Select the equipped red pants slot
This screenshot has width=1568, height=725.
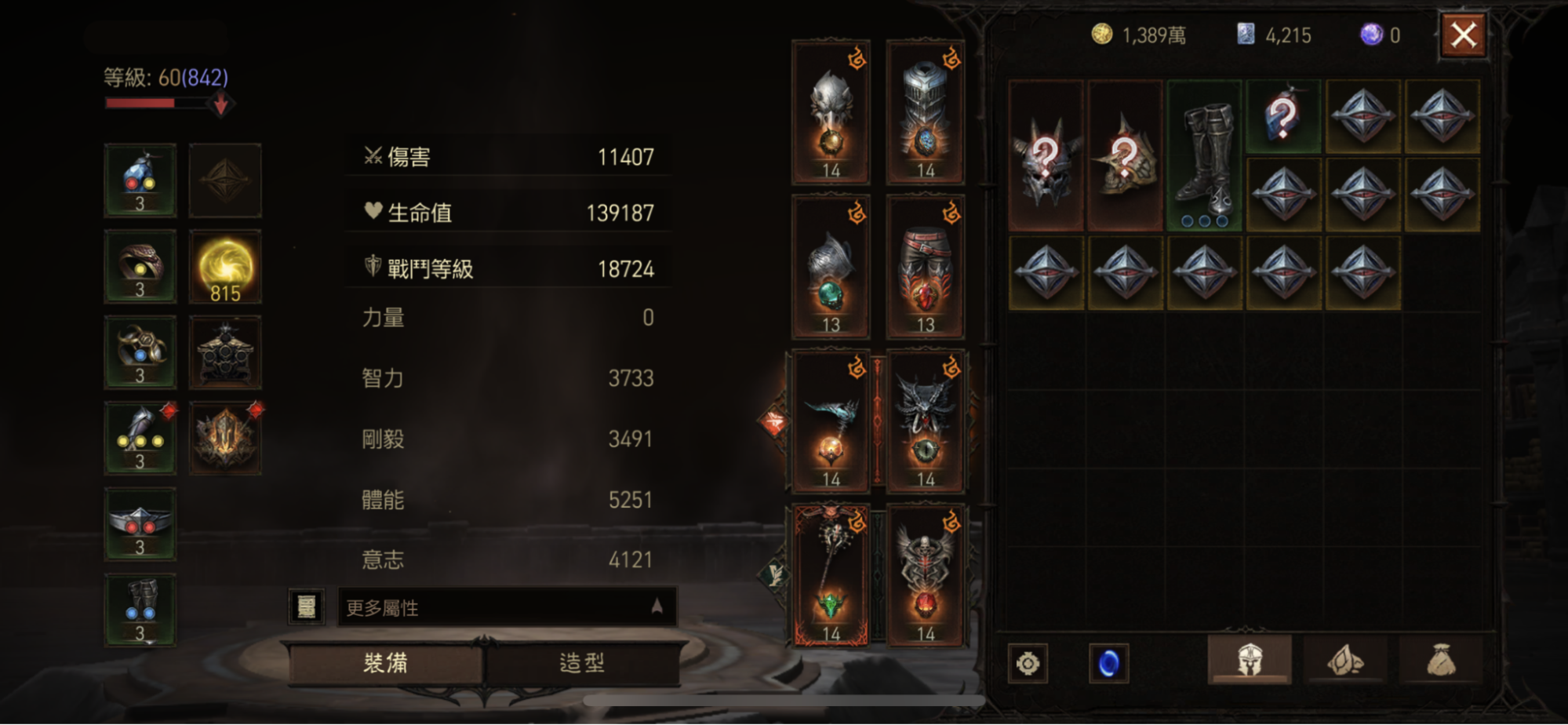coord(926,268)
